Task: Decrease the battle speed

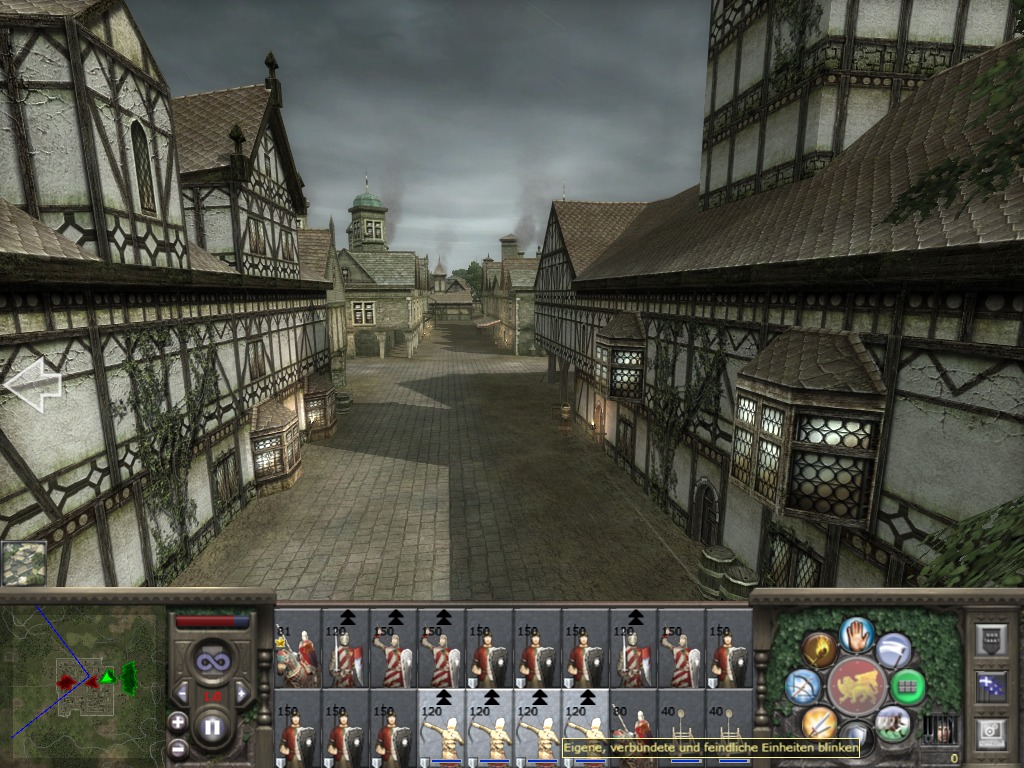Action: [182, 692]
